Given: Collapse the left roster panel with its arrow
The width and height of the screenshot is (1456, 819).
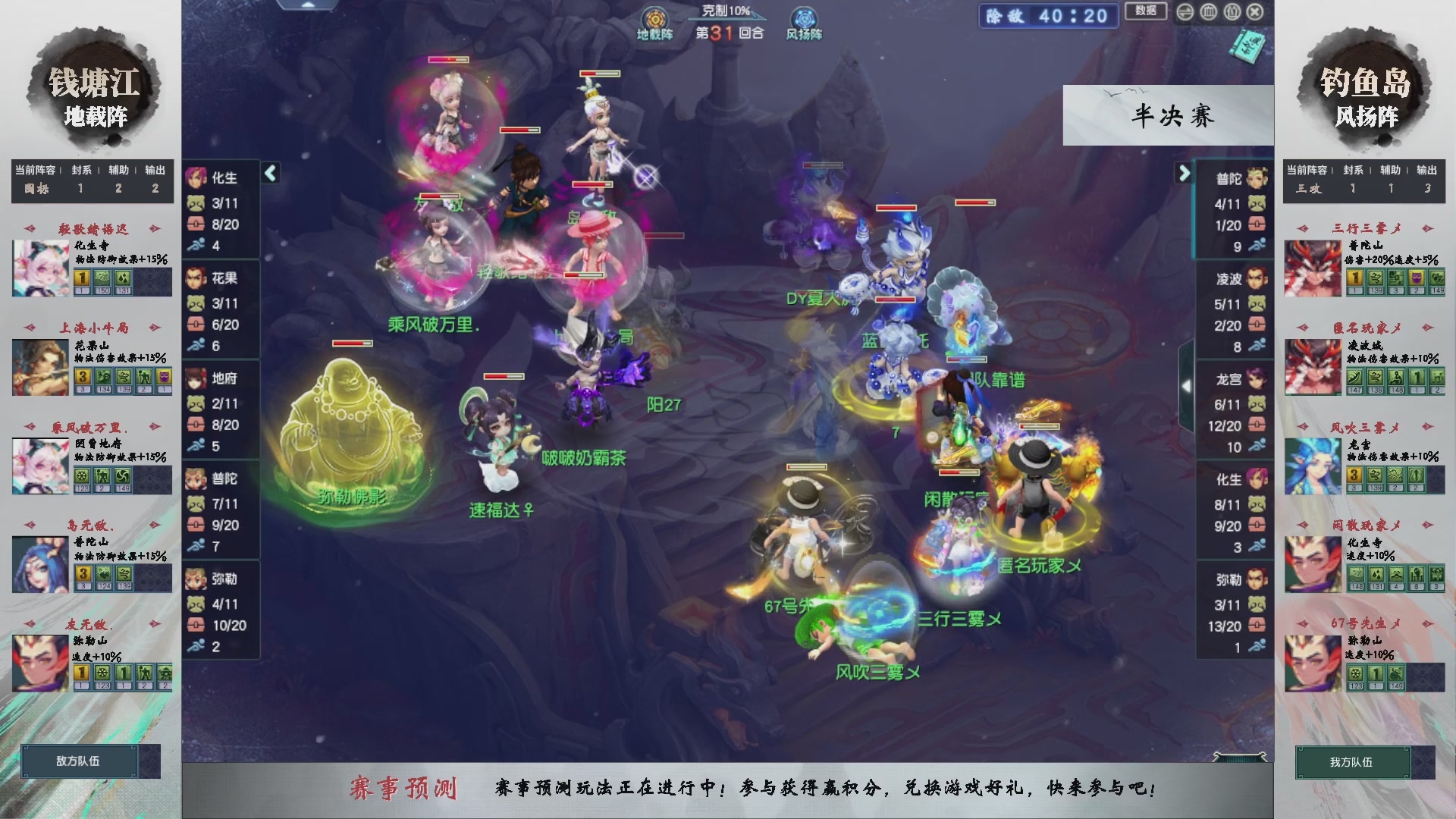Looking at the screenshot, I should click(269, 173).
